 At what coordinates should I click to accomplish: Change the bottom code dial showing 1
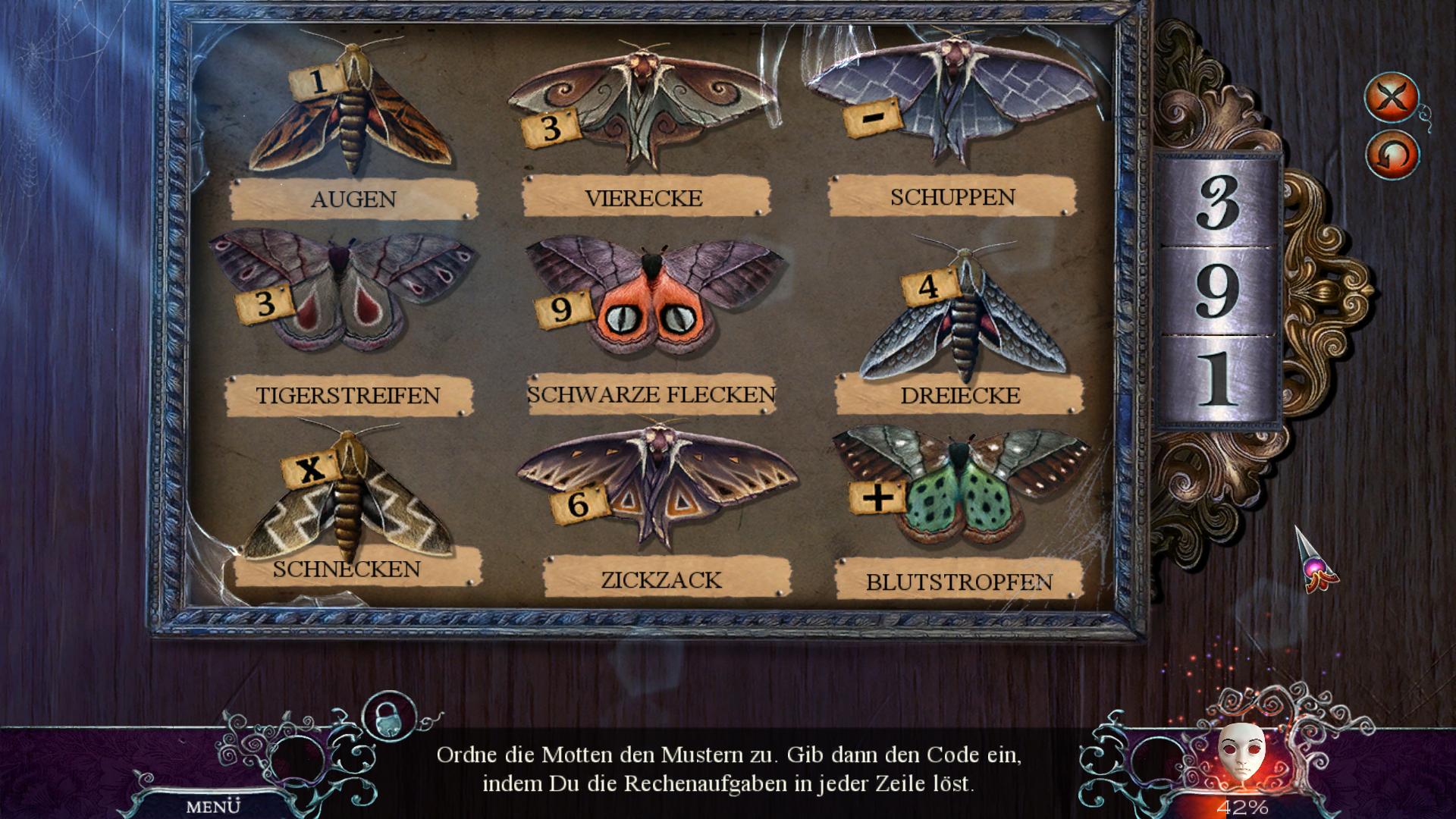1218,379
